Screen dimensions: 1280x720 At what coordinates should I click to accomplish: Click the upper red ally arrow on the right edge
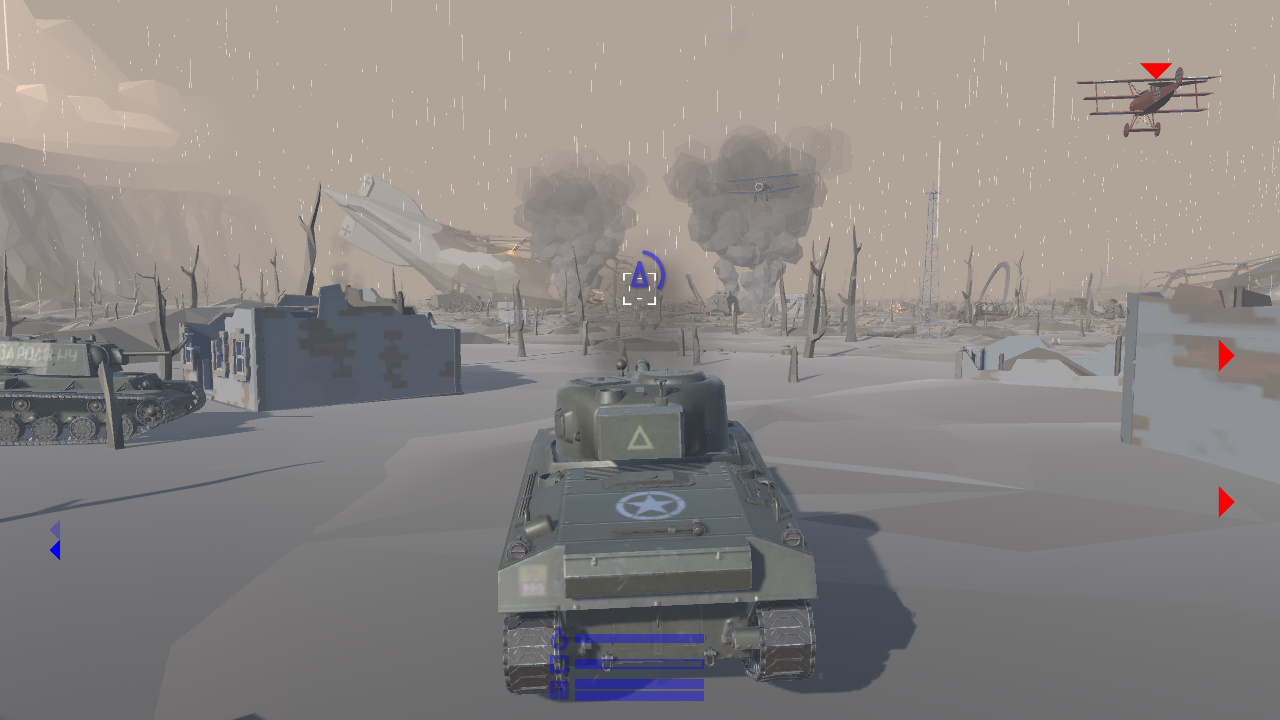1226,354
